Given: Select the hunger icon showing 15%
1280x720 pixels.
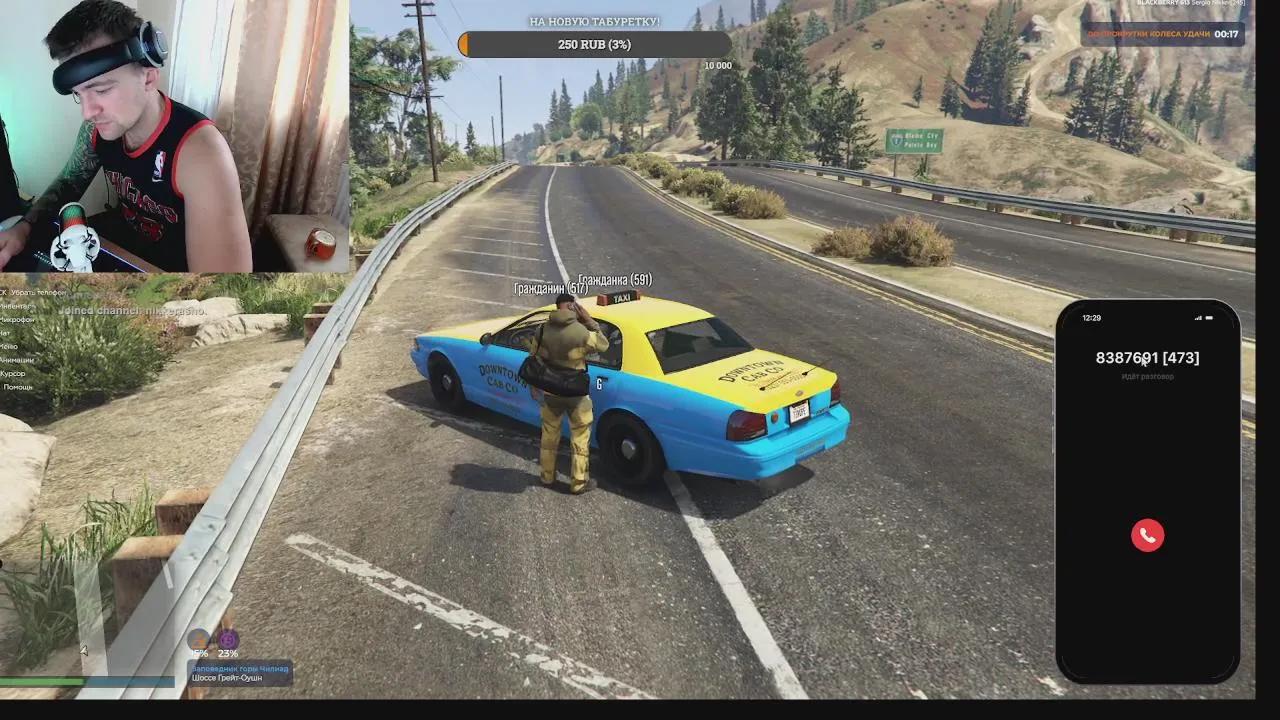Looking at the screenshot, I should point(198,640).
